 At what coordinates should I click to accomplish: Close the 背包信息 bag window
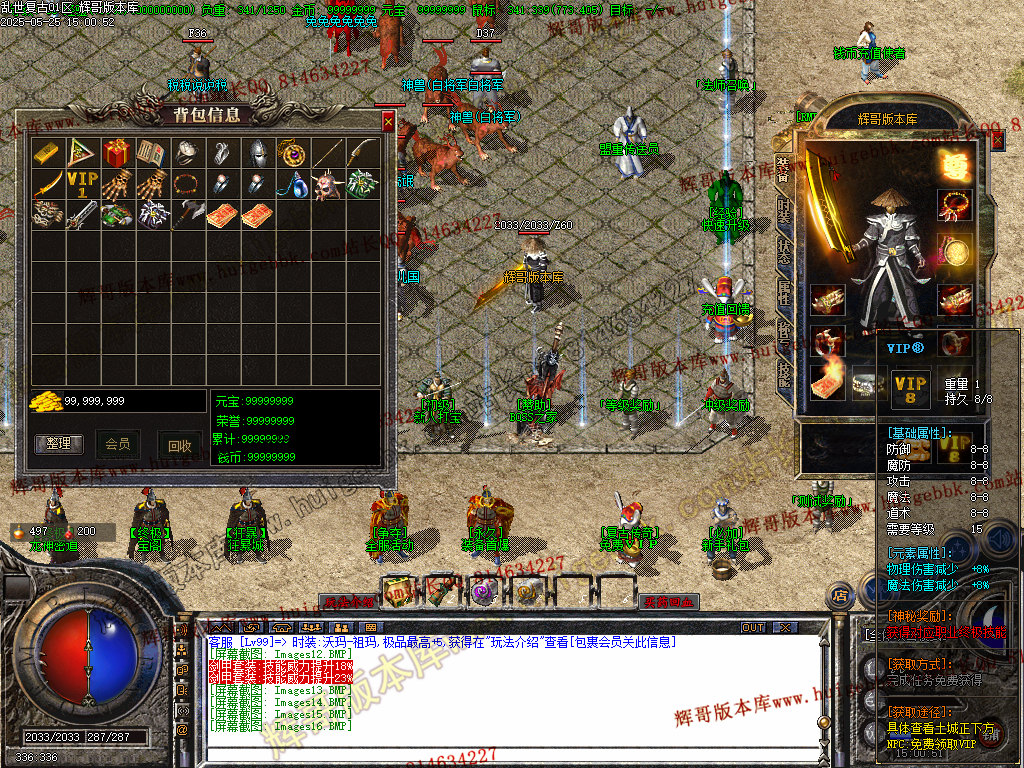coord(388,122)
